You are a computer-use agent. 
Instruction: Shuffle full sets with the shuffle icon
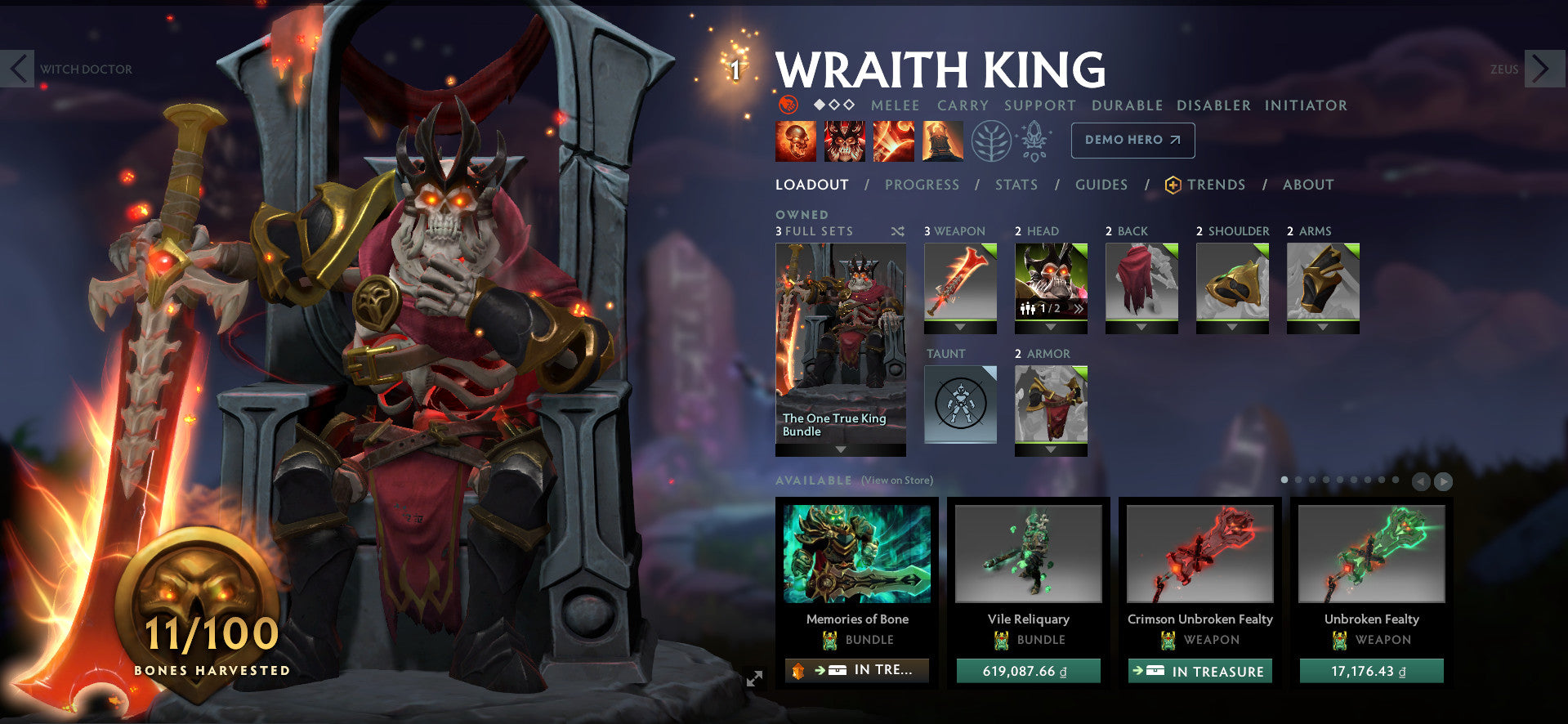pyautogui.click(x=897, y=231)
